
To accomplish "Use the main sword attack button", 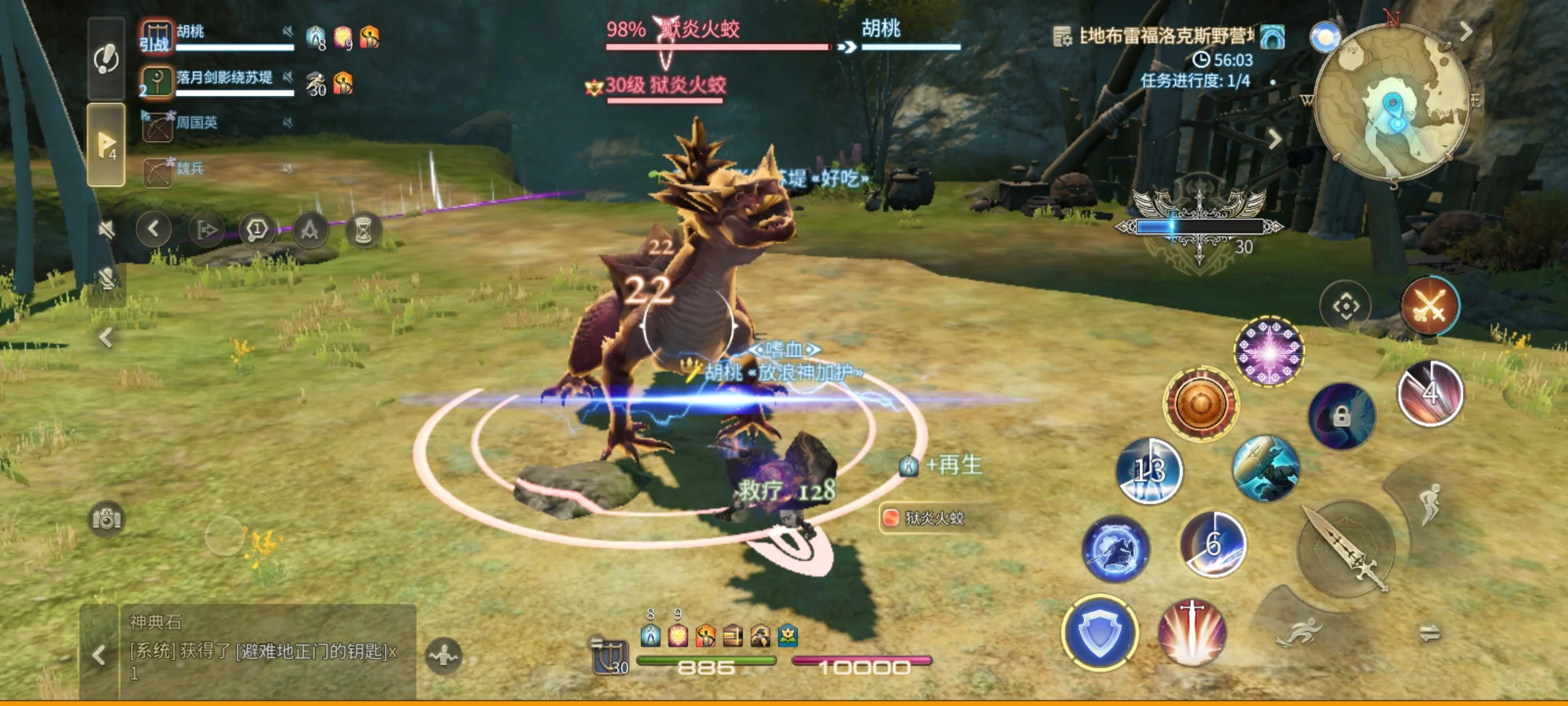I will [x=1346, y=548].
